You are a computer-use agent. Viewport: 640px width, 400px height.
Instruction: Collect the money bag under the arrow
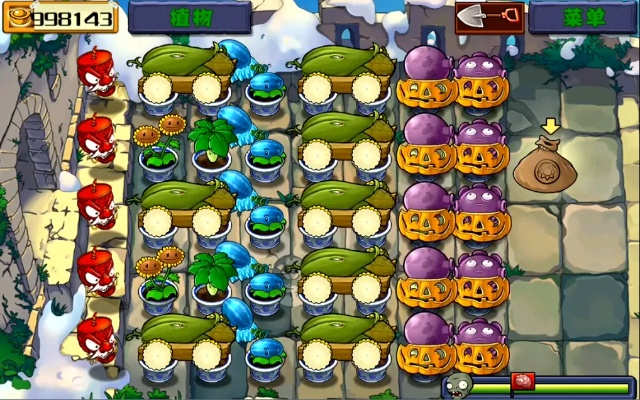pyautogui.click(x=545, y=167)
